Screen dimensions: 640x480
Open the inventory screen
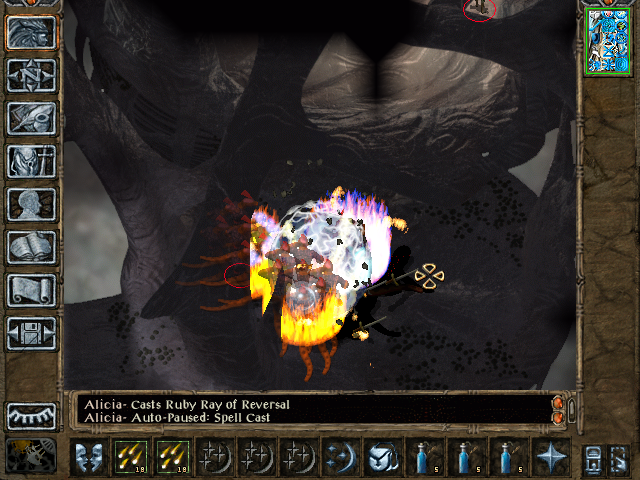(31, 162)
